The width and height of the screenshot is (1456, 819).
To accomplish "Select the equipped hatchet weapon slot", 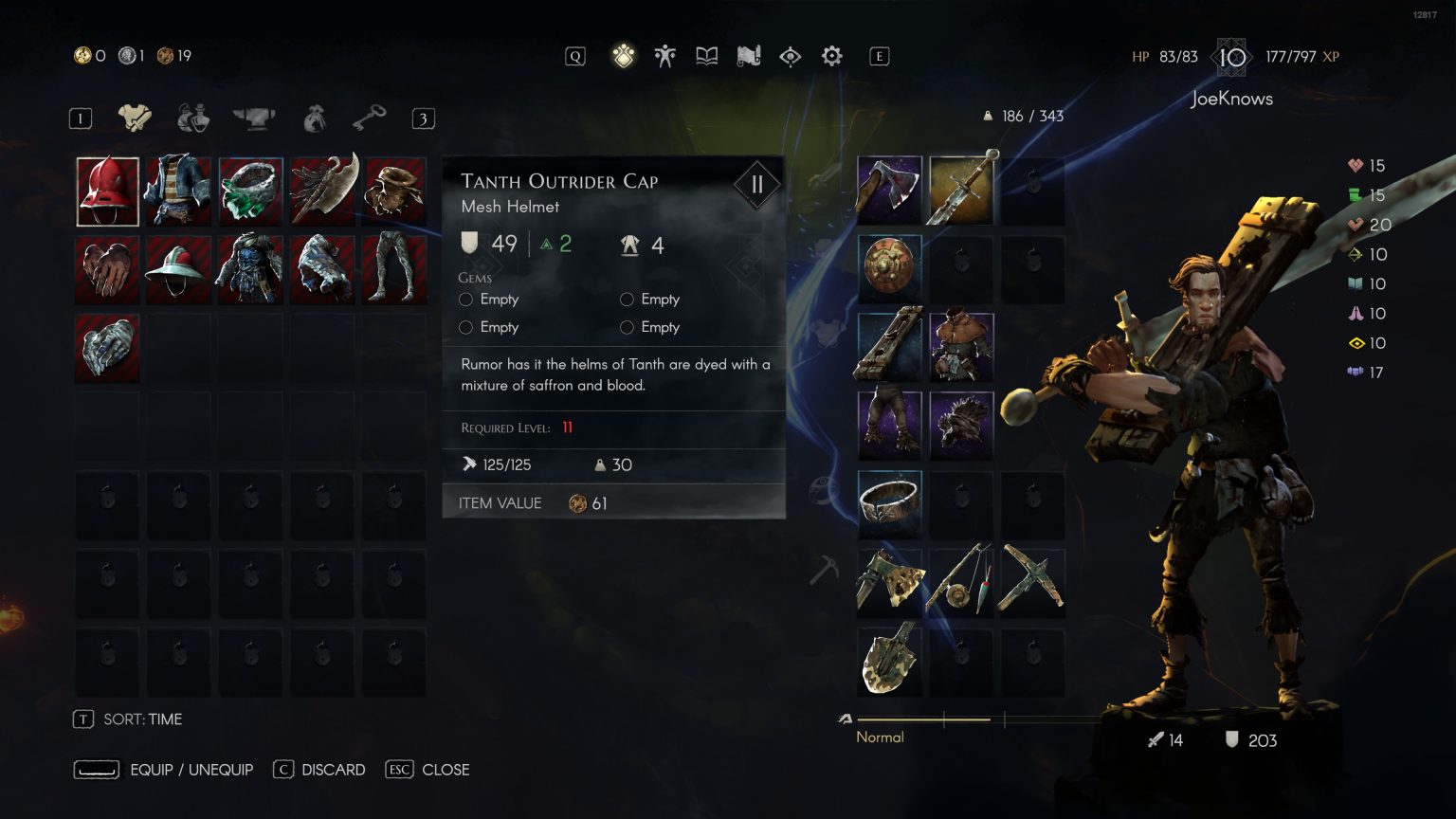I will [889, 190].
